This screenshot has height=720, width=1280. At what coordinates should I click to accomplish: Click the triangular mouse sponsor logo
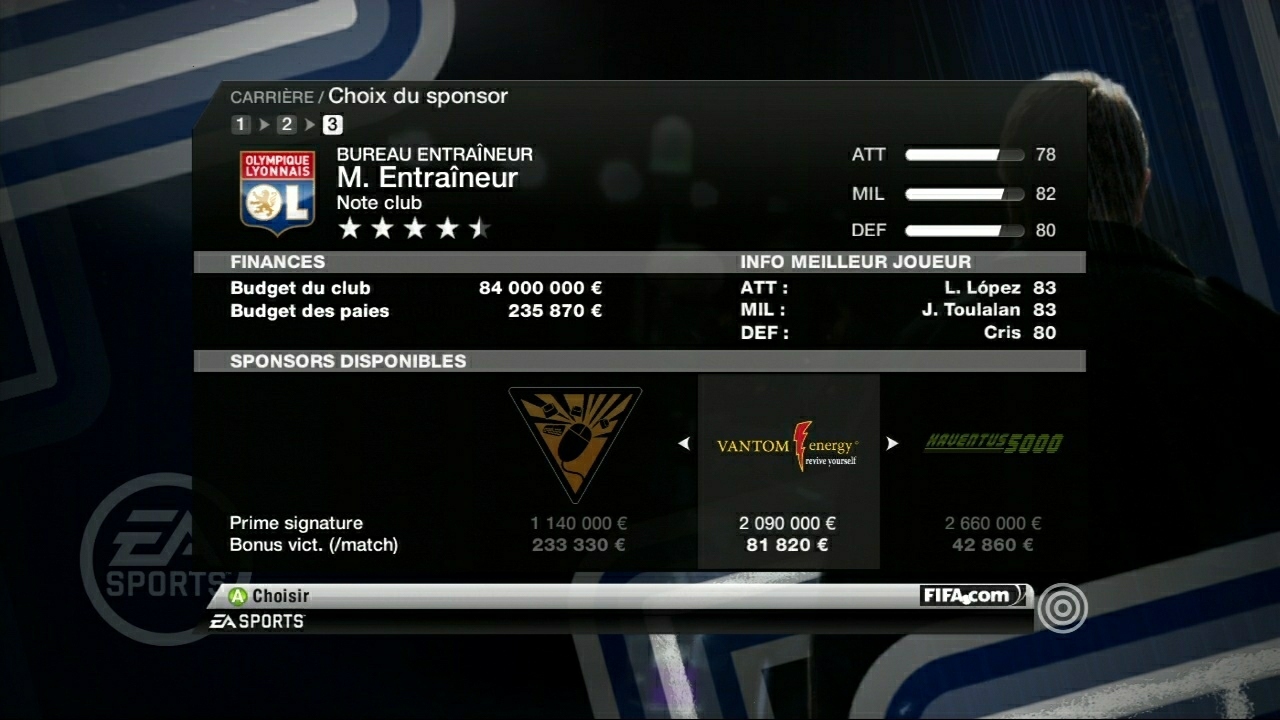point(575,443)
